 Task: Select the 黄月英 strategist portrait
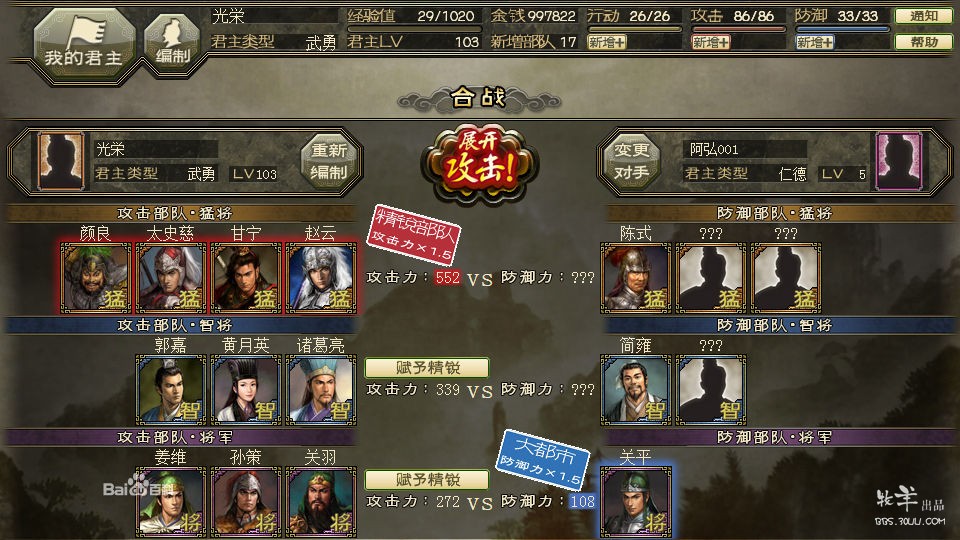pos(246,389)
